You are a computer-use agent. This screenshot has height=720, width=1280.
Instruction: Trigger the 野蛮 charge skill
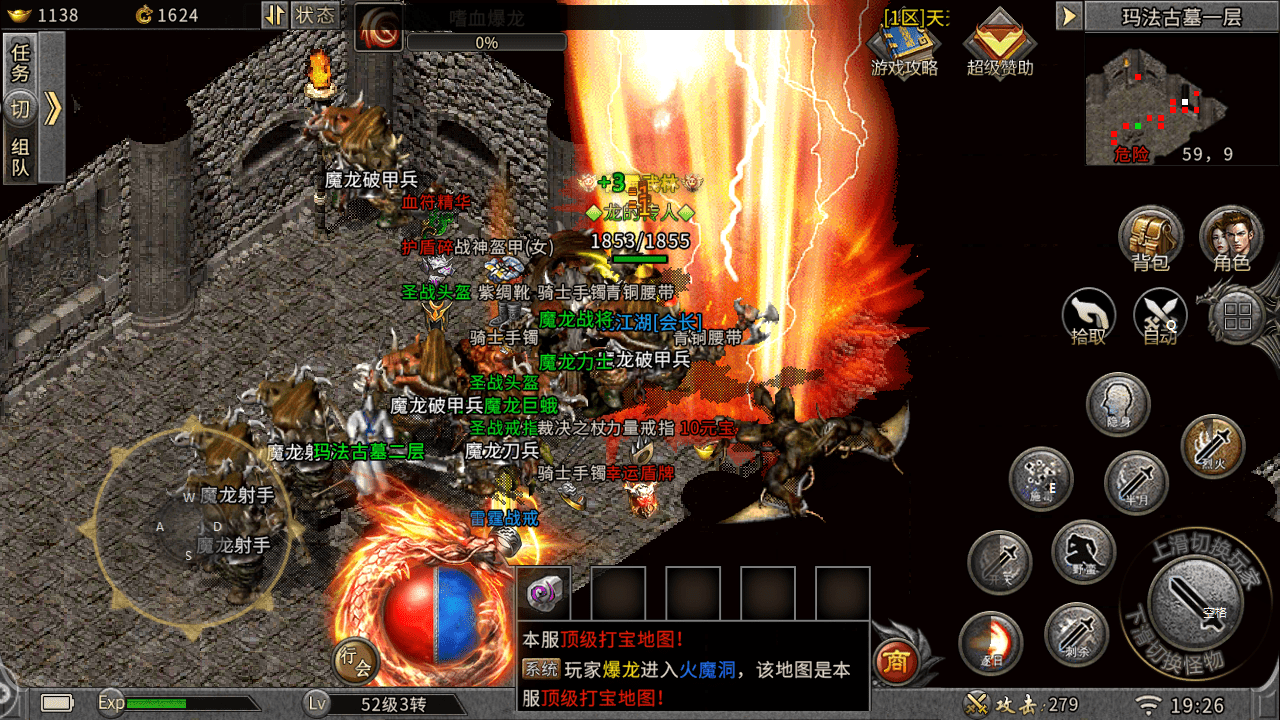tap(1084, 552)
